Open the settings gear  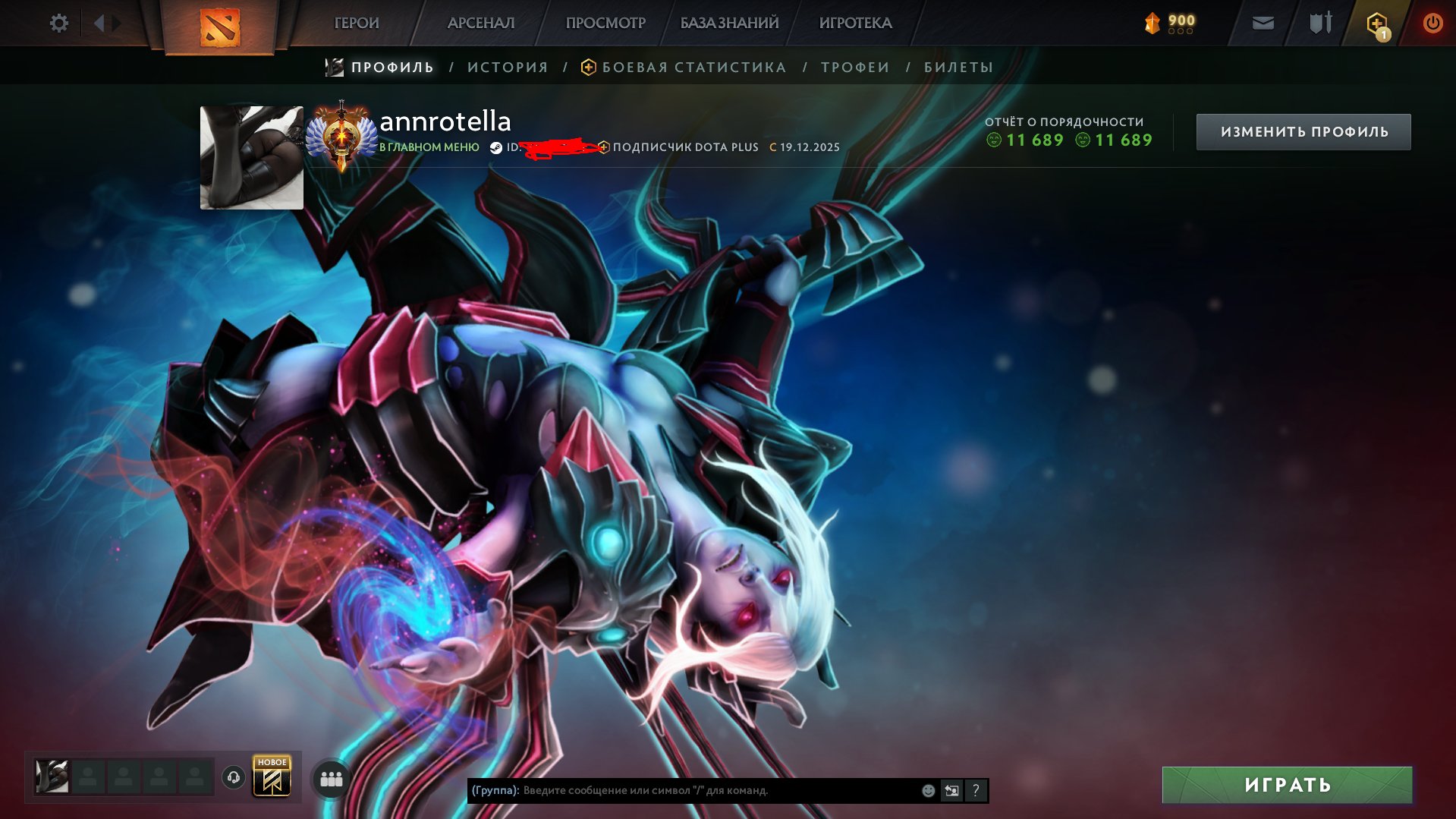[58, 23]
